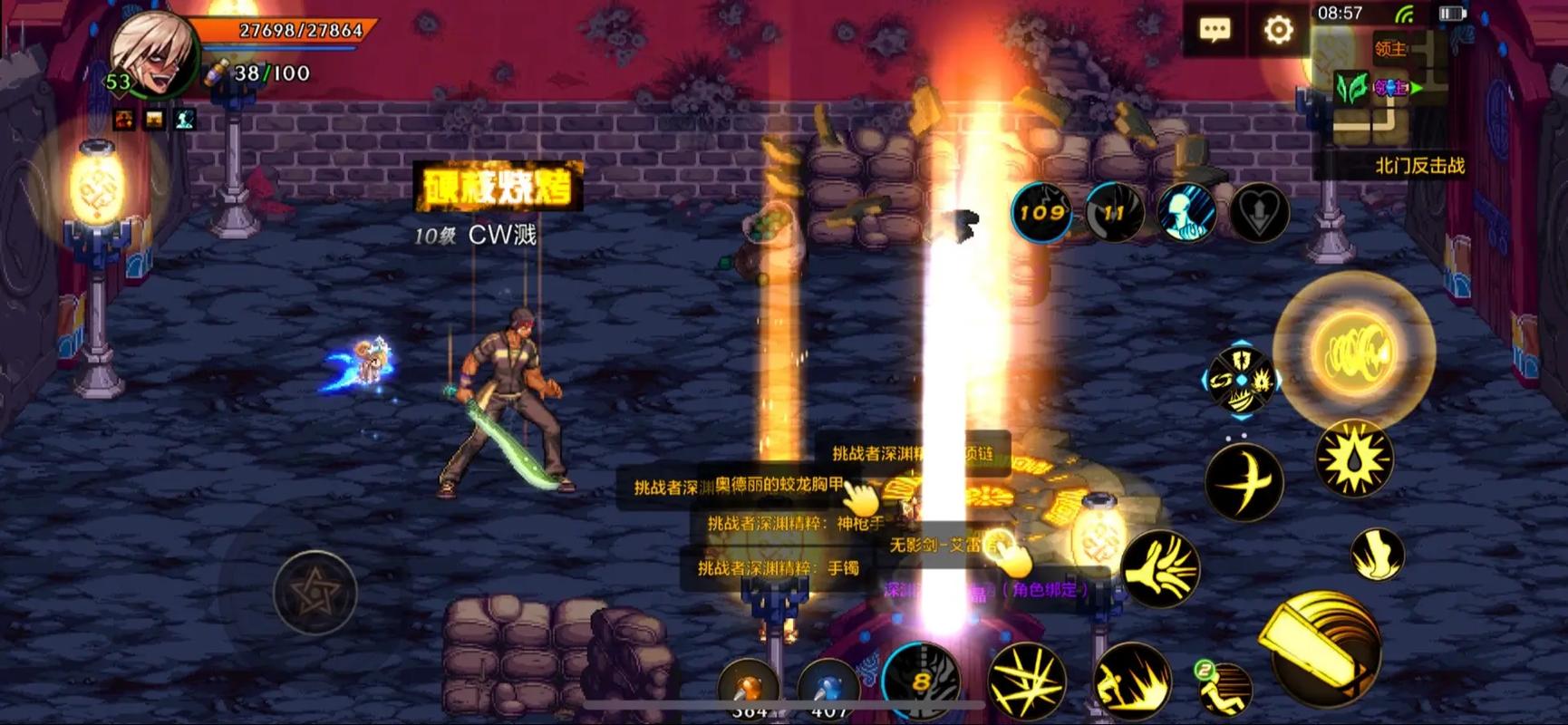Screen dimensions: 1568x725
Task: Open the chat bubble icon
Action: [x=1215, y=27]
